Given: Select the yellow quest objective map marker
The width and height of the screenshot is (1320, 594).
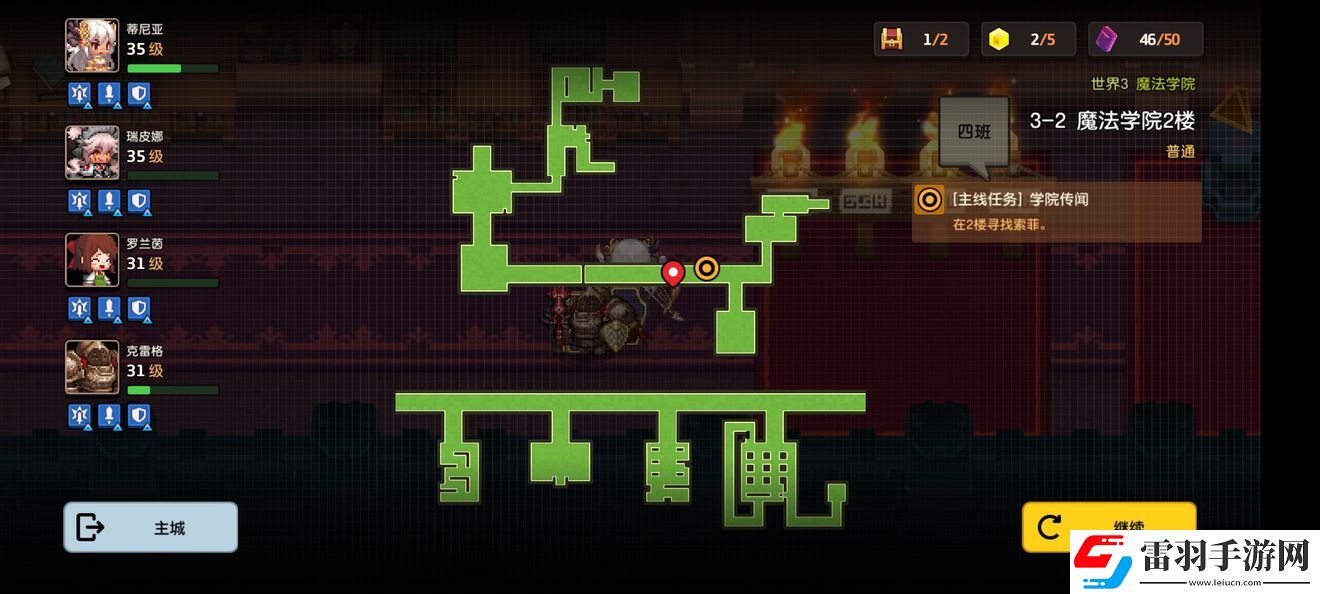Looking at the screenshot, I should (707, 267).
